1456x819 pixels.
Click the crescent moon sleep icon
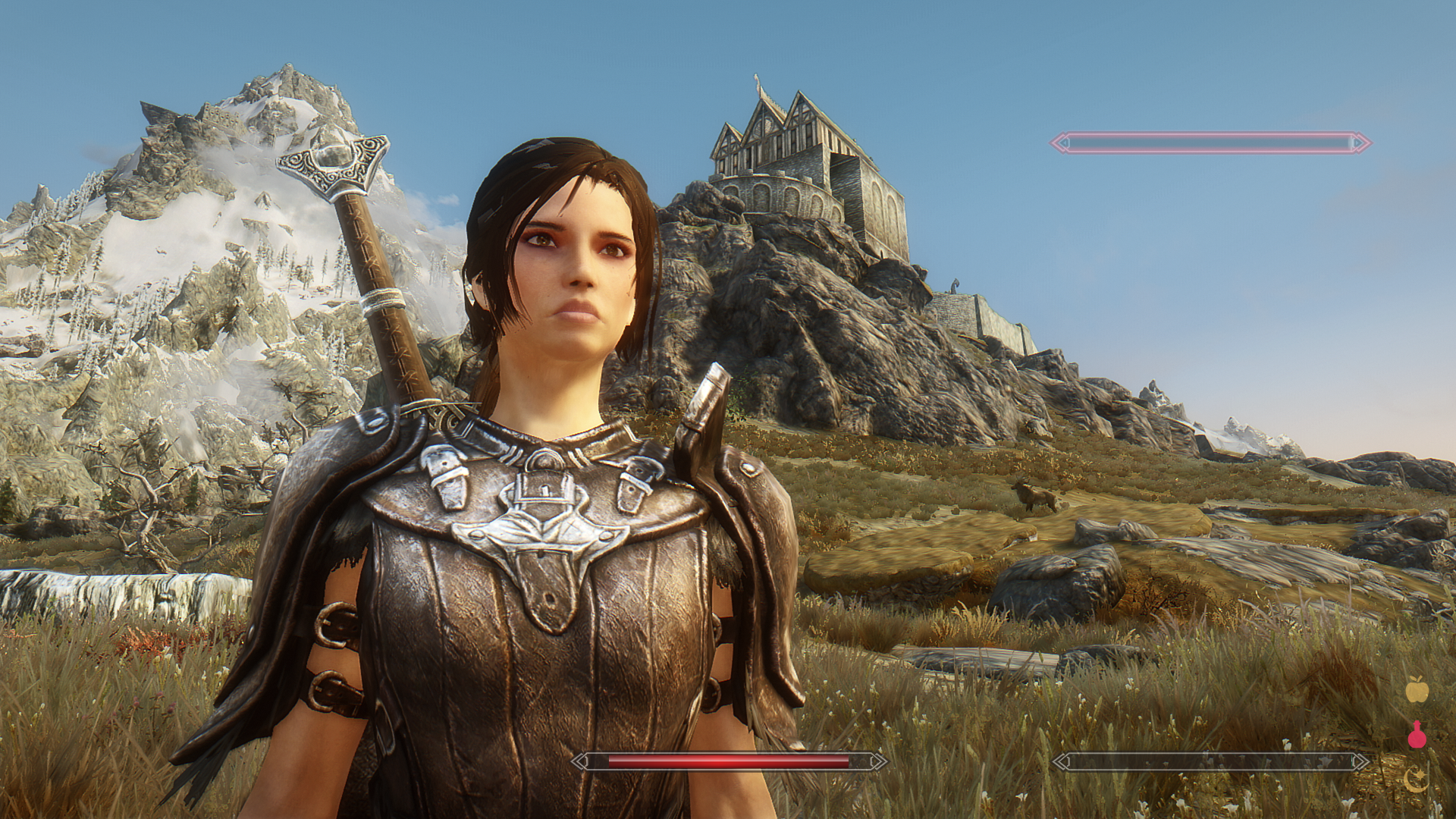(x=1416, y=779)
